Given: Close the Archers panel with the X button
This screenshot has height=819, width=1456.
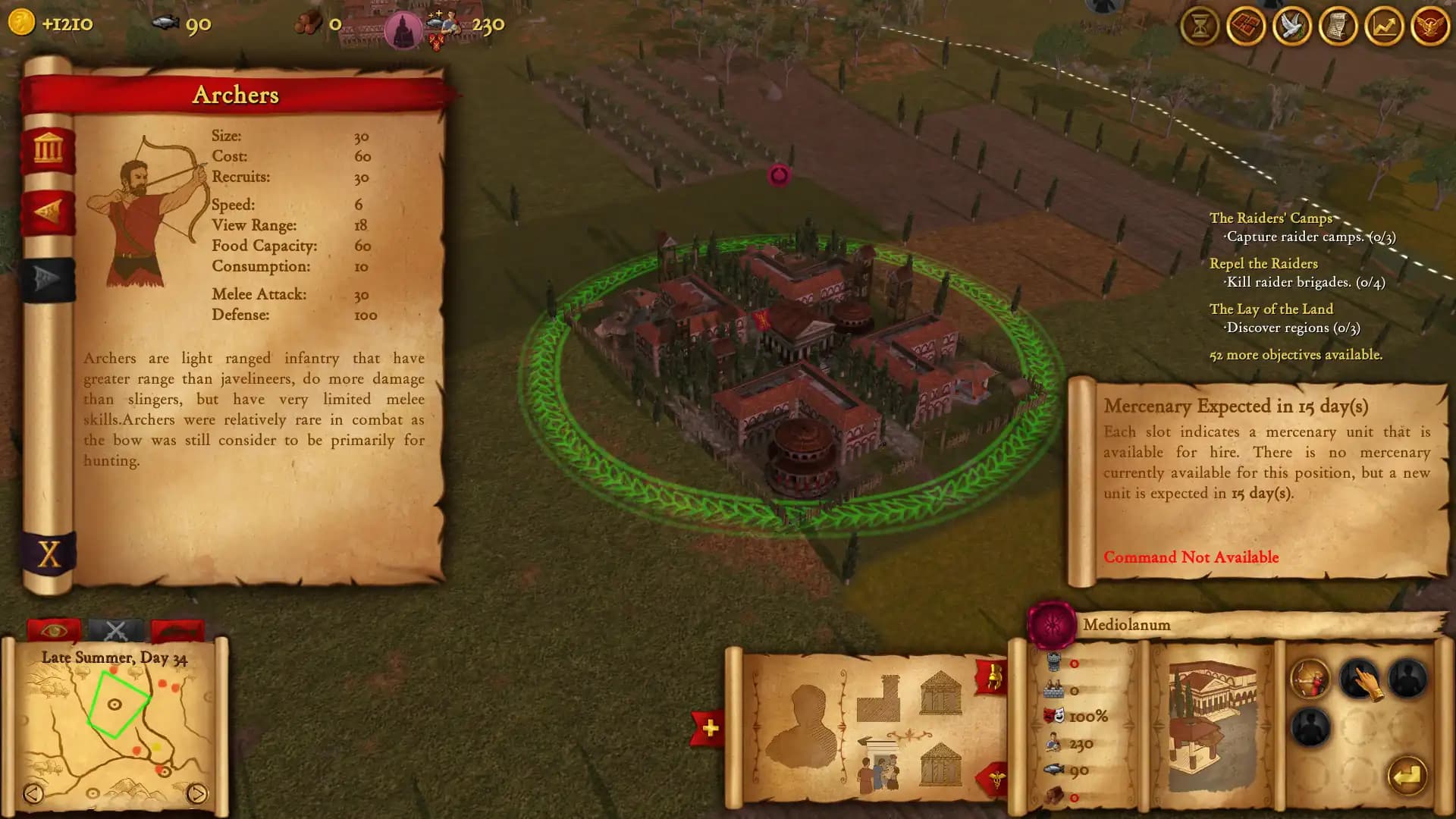Looking at the screenshot, I should point(47,555).
